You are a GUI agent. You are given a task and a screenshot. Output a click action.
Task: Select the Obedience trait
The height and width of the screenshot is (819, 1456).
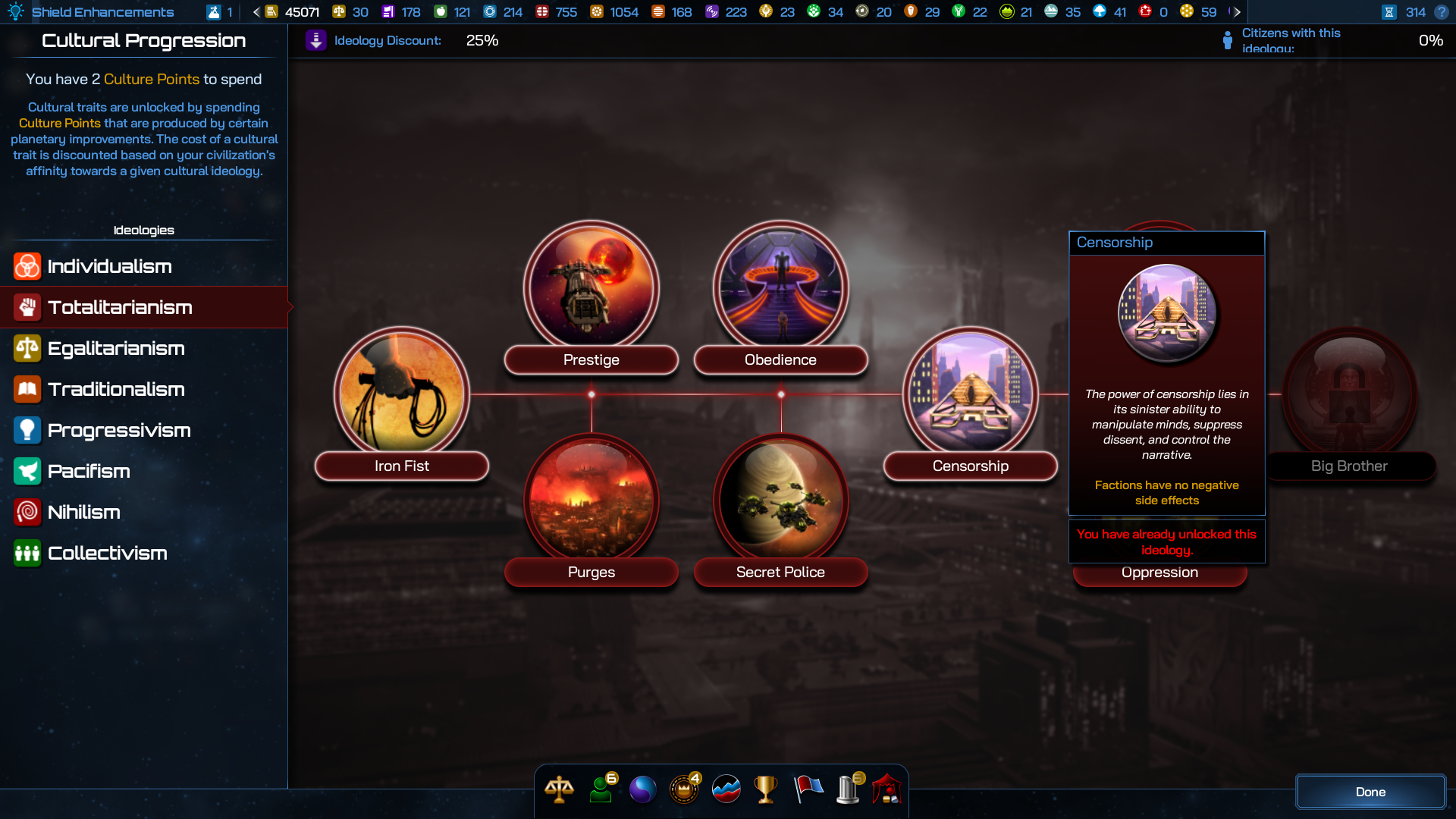coord(780,288)
